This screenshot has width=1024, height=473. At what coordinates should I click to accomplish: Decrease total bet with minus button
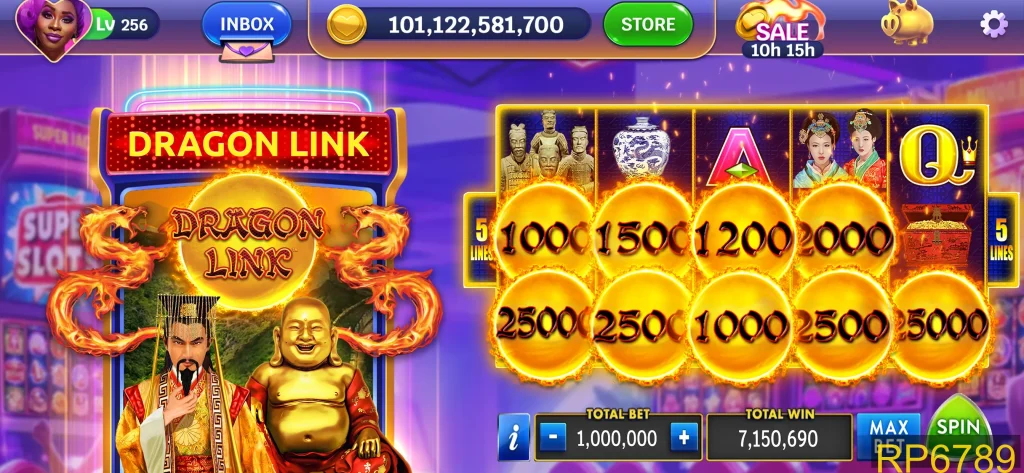(555, 437)
